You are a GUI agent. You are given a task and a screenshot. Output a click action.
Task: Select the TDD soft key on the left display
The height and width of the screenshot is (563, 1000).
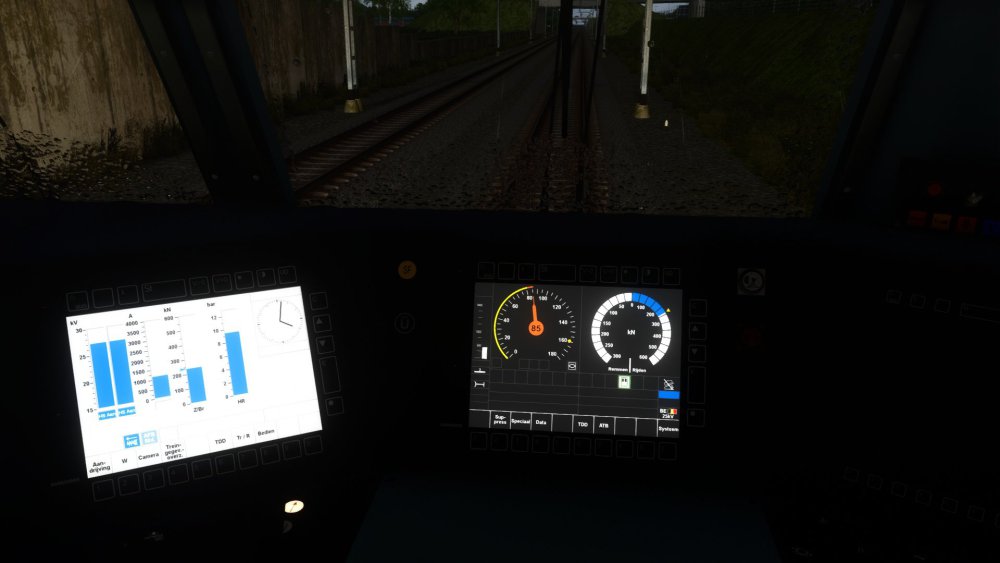(x=220, y=442)
